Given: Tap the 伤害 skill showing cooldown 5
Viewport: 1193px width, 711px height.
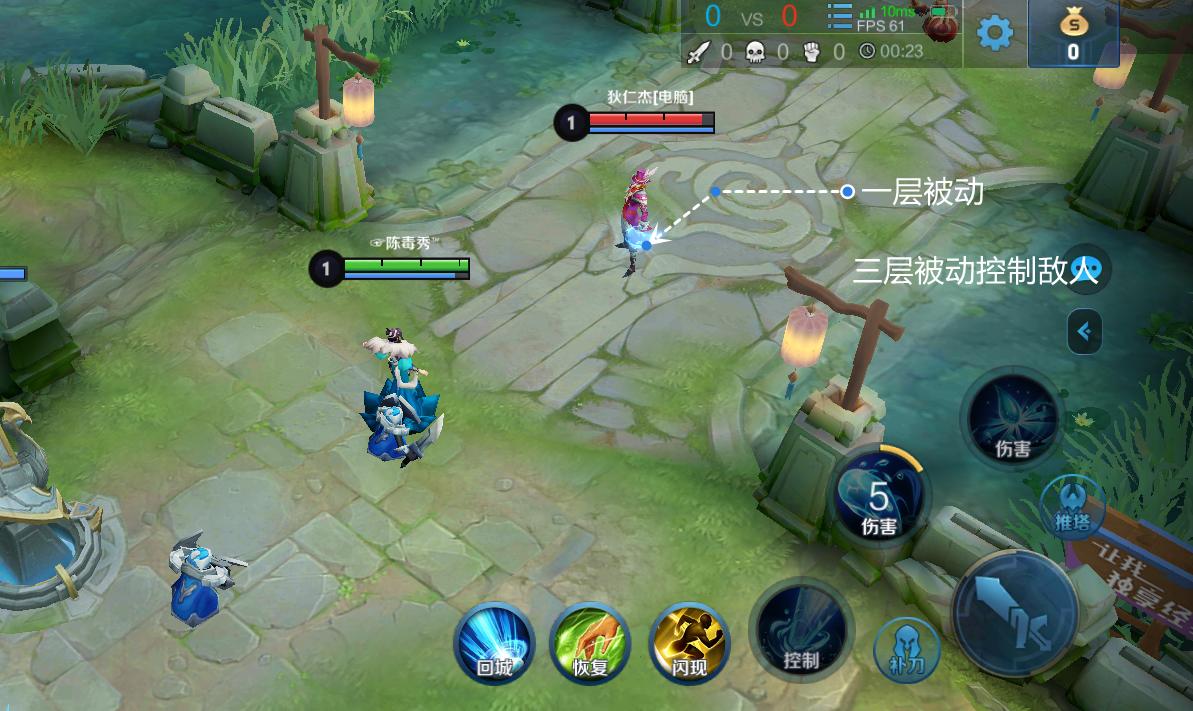Looking at the screenshot, I should point(879,498).
